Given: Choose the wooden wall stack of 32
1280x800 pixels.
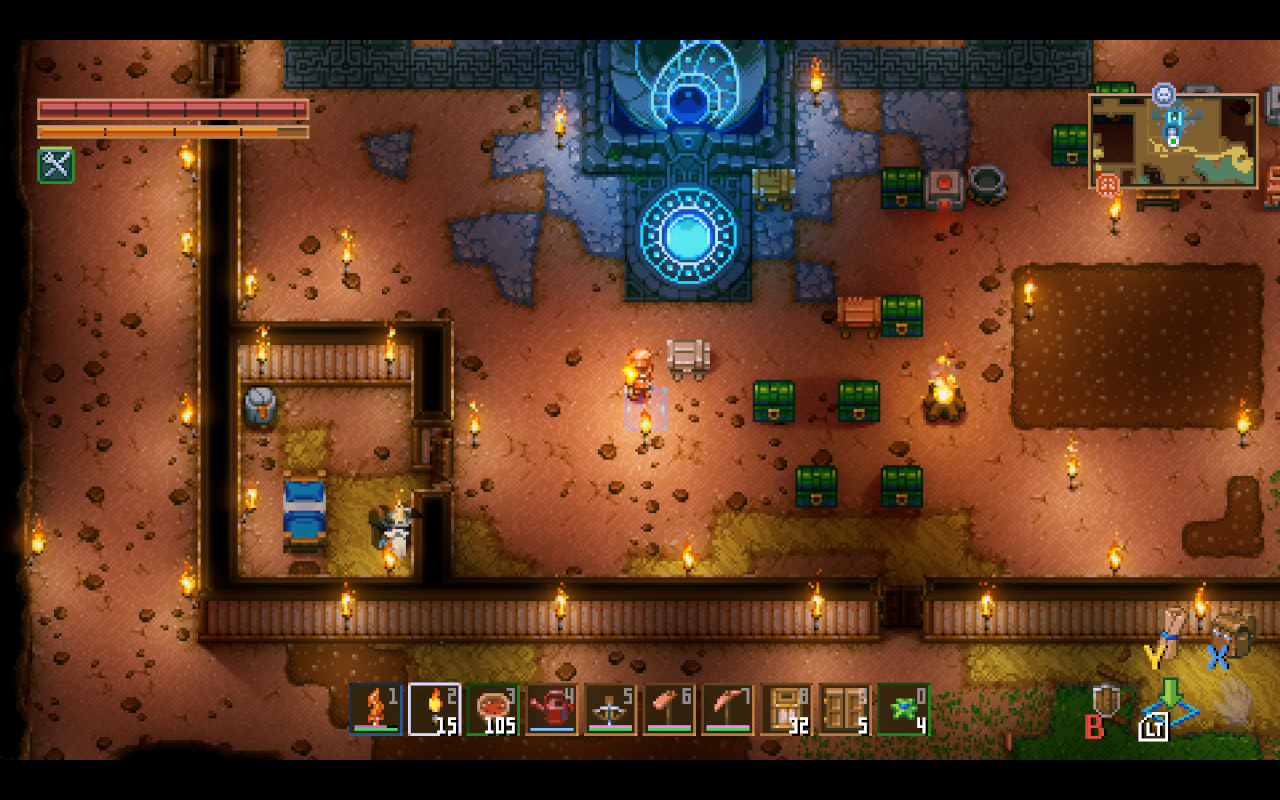Looking at the screenshot, I should 786,709.
